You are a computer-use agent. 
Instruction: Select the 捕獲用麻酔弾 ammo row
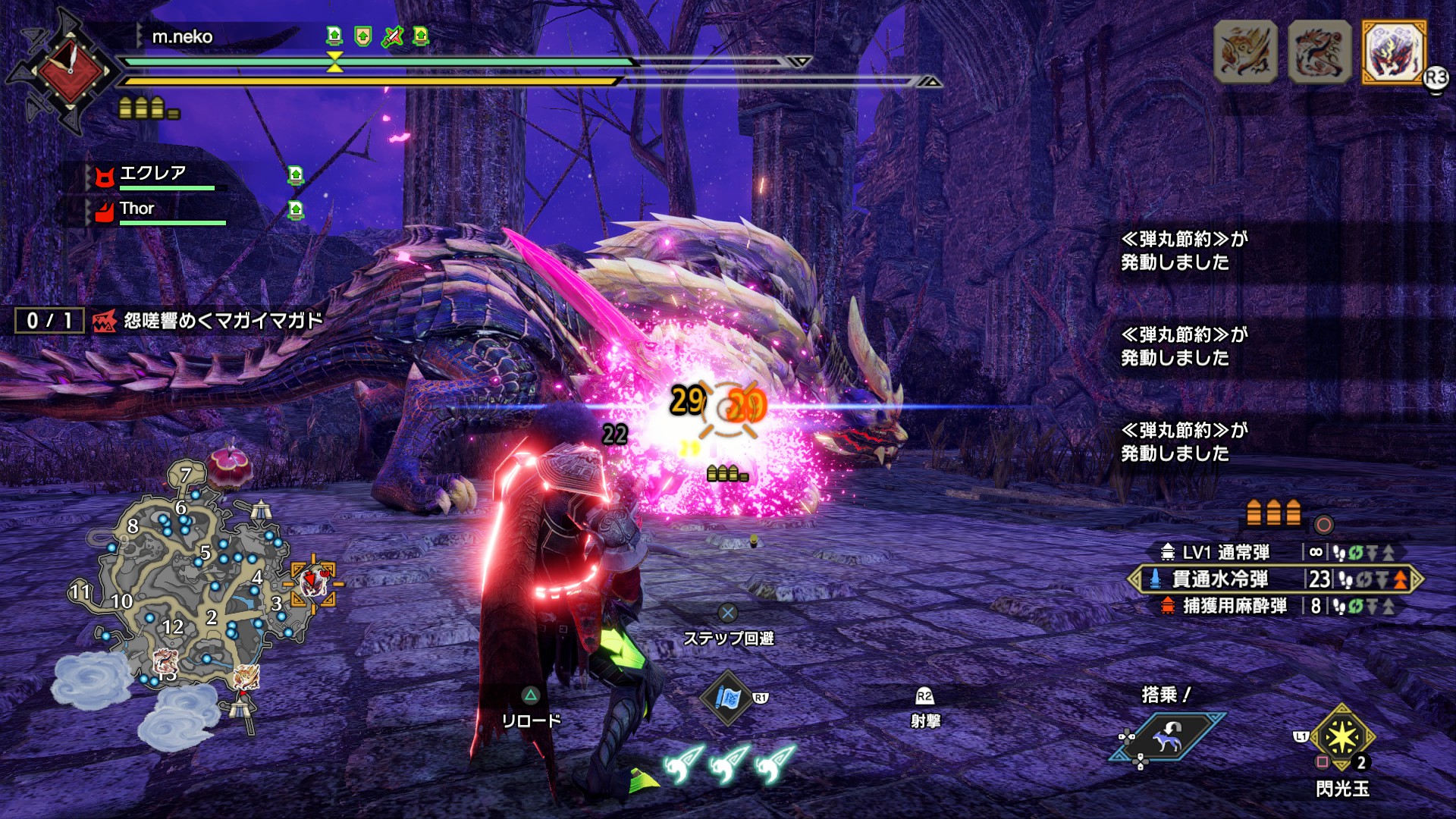coord(1234,606)
